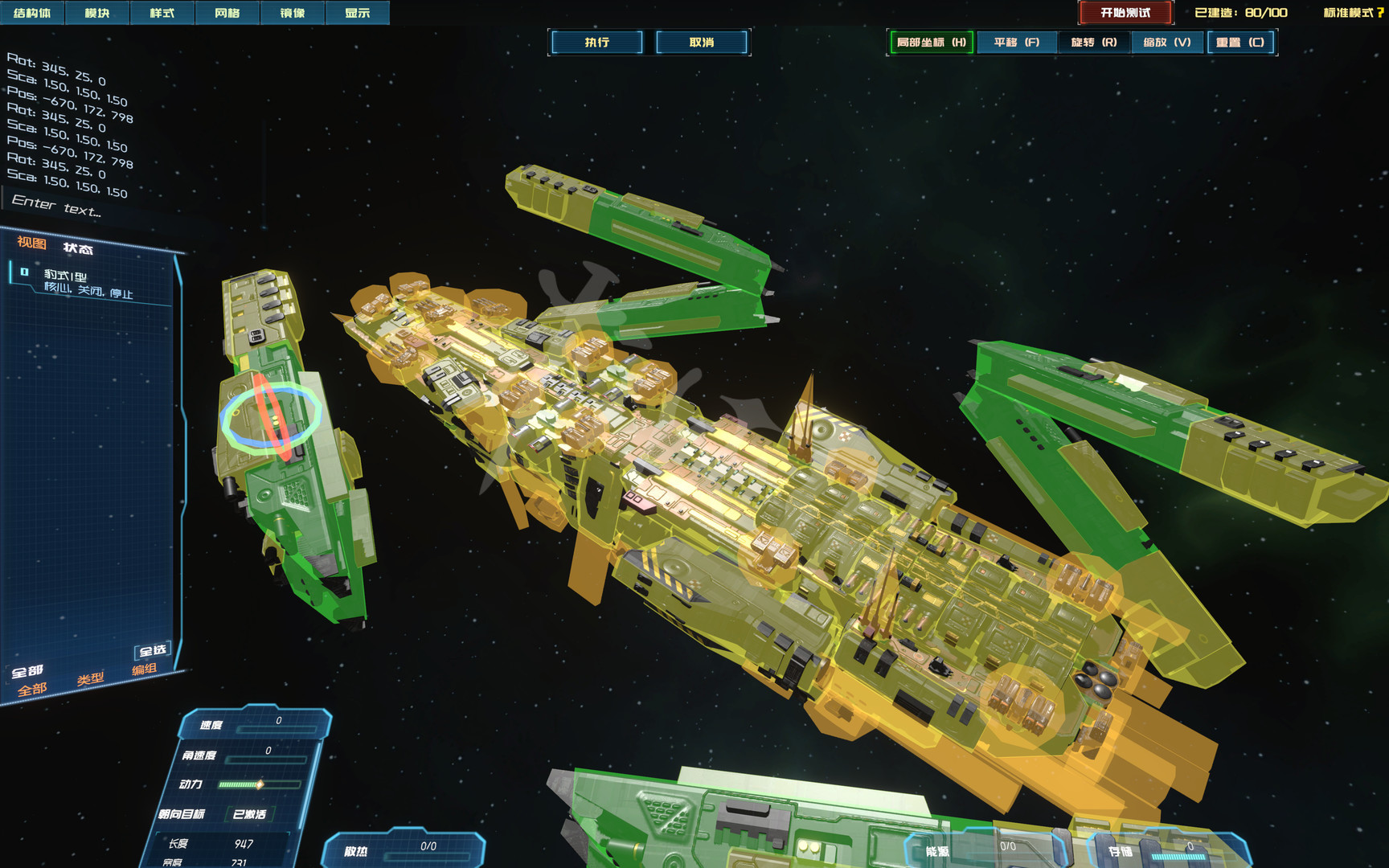Open the 镜像 menu
This screenshot has width=1389, height=868.
[x=293, y=13]
